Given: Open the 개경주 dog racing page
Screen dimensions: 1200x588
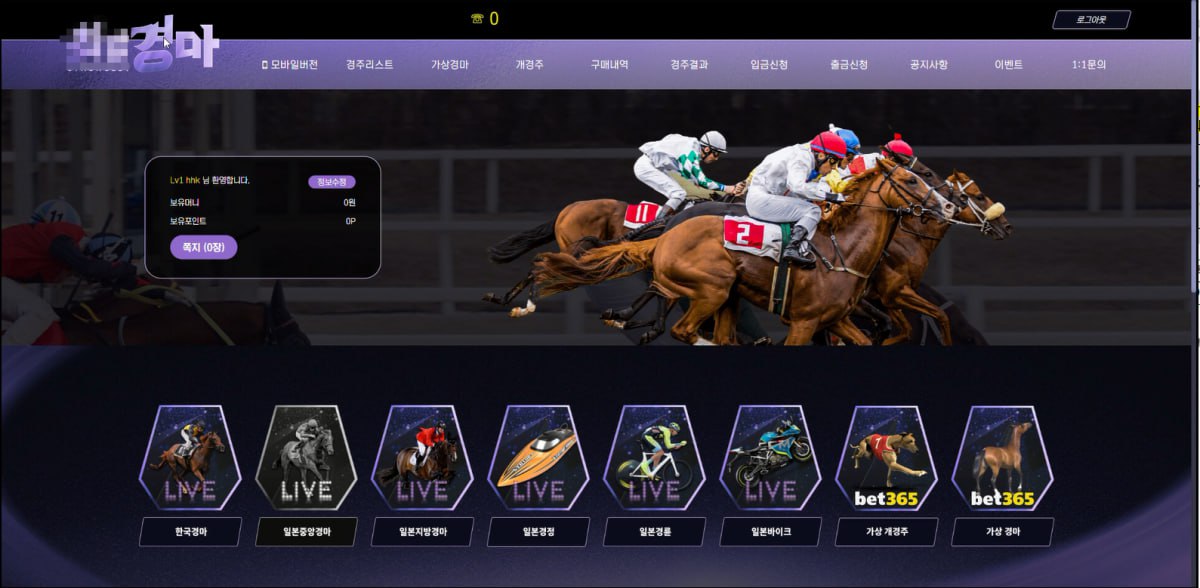Looking at the screenshot, I should pyautogui.click(x=529, y=65).
